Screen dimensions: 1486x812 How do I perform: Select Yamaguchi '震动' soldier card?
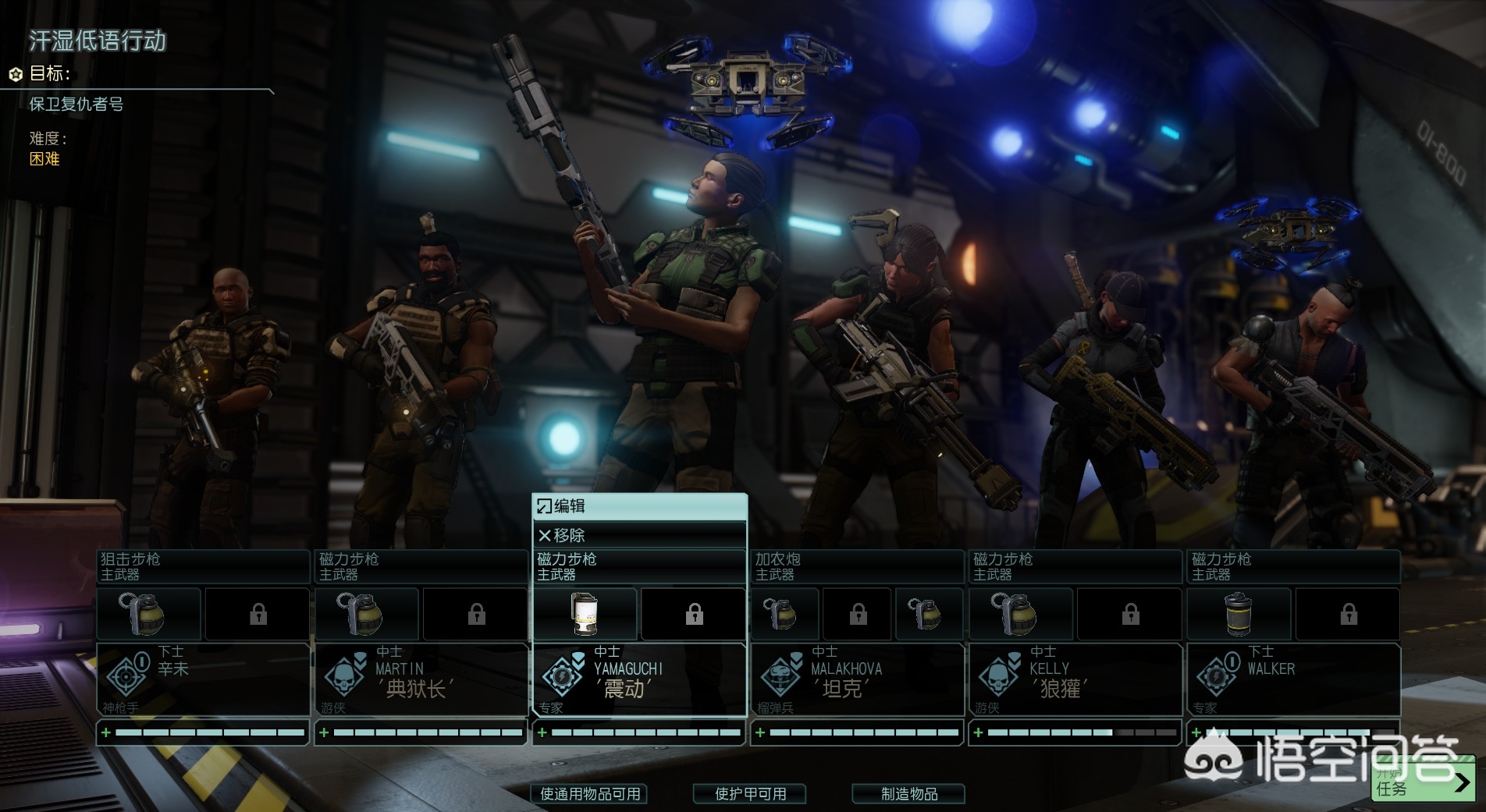[x=638, y=679]
